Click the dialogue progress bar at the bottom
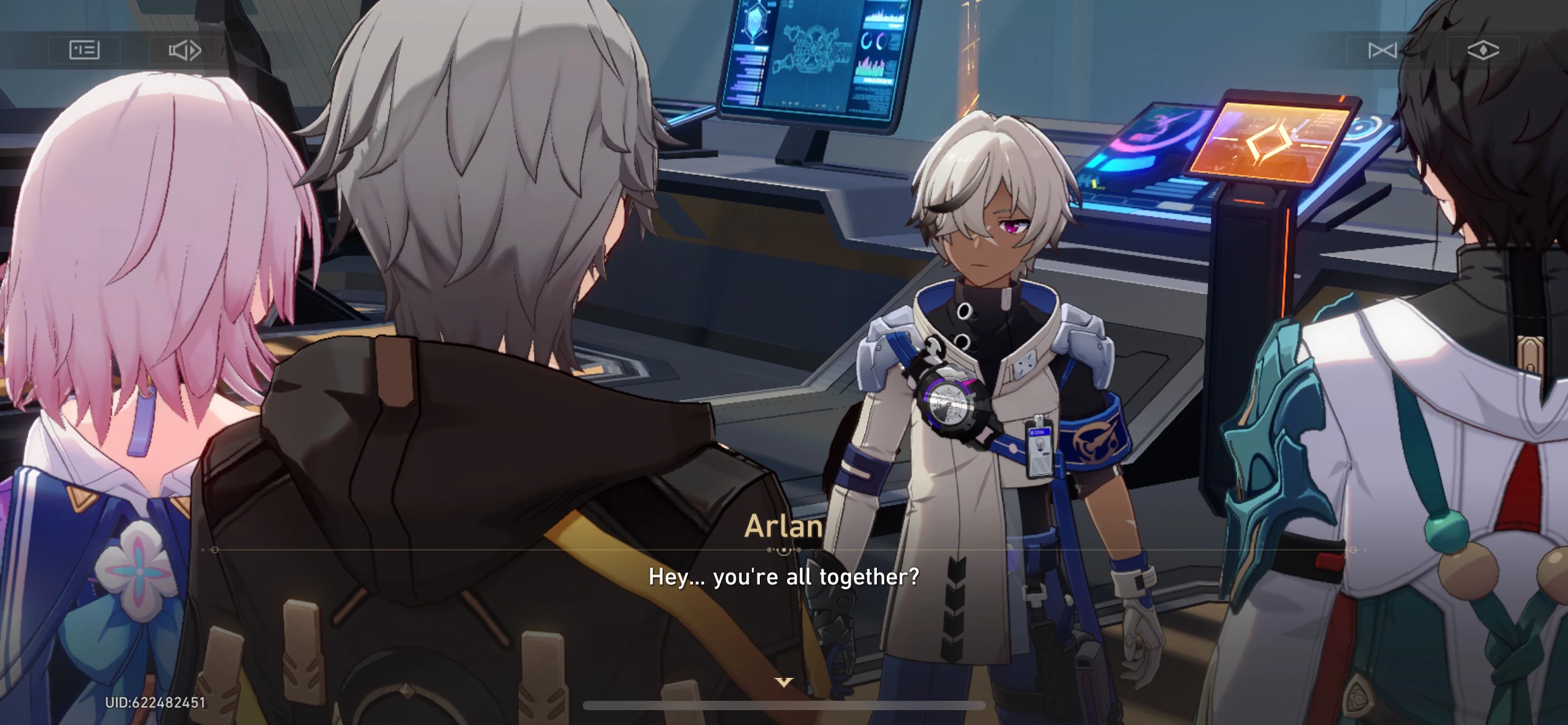 tap(783, 703)
